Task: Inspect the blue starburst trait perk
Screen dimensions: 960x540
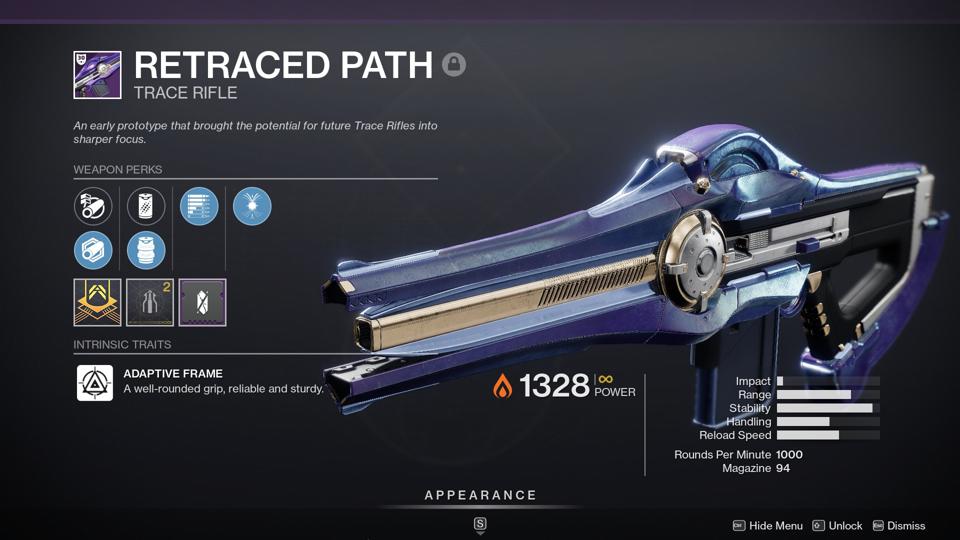Action: (x=252, y=207)
